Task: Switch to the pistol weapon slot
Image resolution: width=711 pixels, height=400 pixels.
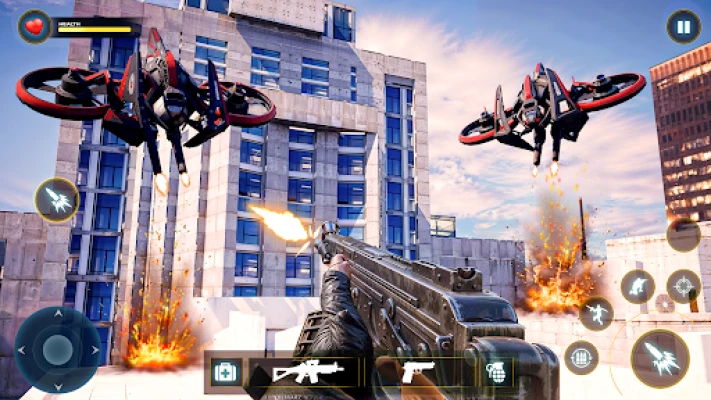Action: [x=417, y=372]
